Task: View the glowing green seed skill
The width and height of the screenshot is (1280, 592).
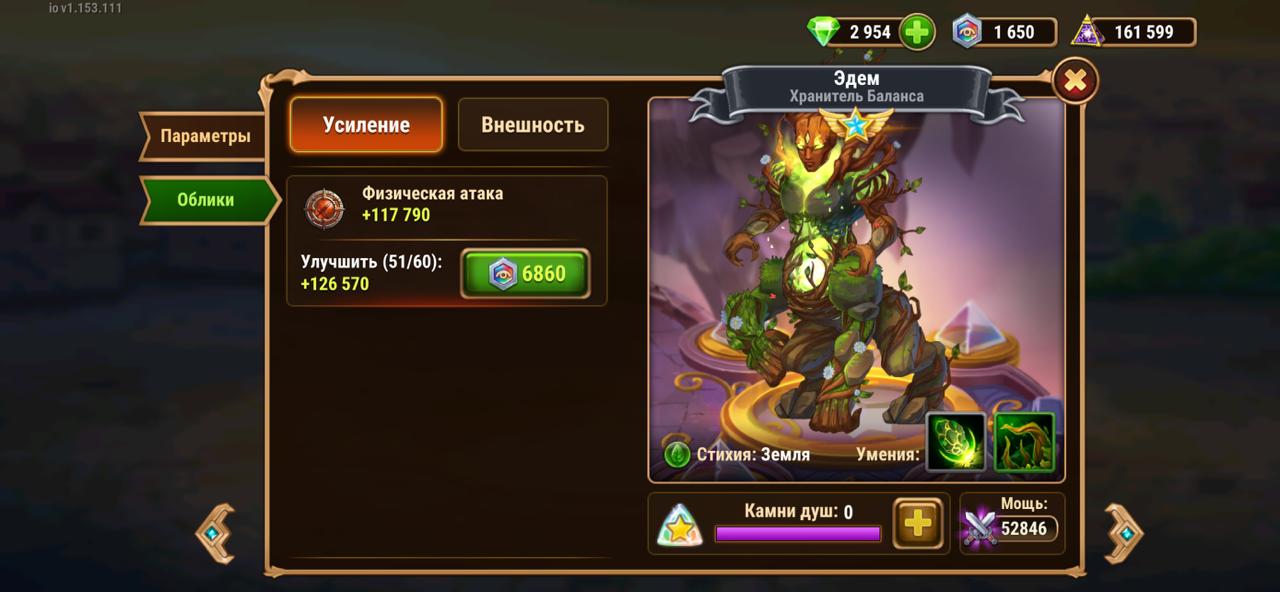Action: [956, 442]
